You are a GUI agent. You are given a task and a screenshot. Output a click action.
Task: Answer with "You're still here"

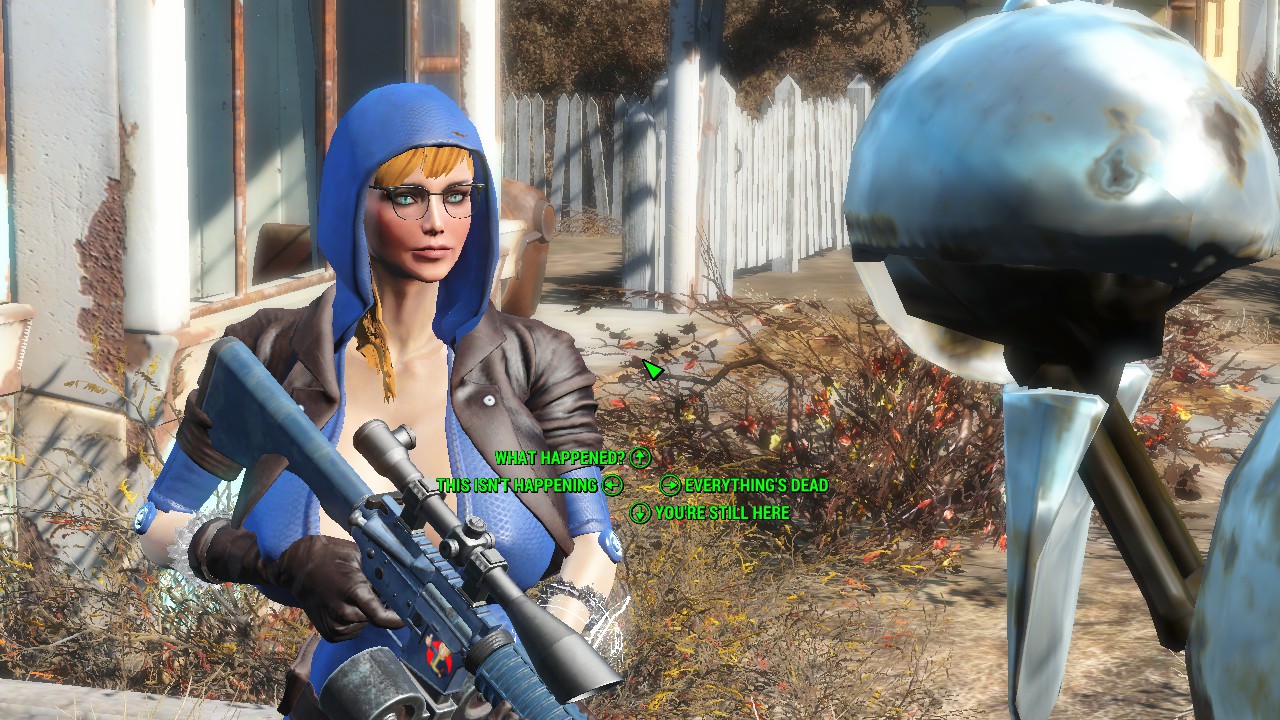[x=721, y=513]
